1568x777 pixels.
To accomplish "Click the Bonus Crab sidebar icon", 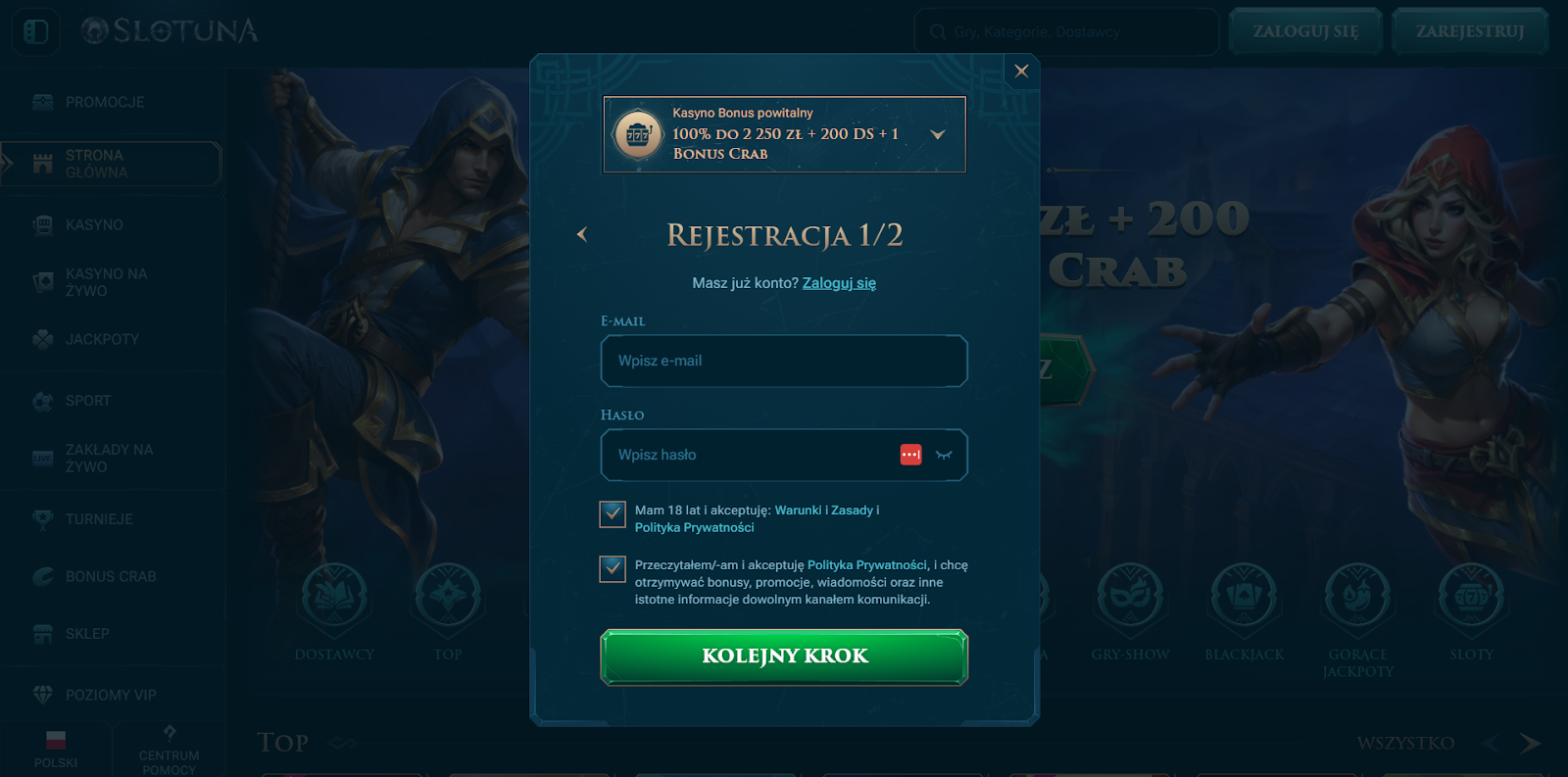I will point(42,576).
